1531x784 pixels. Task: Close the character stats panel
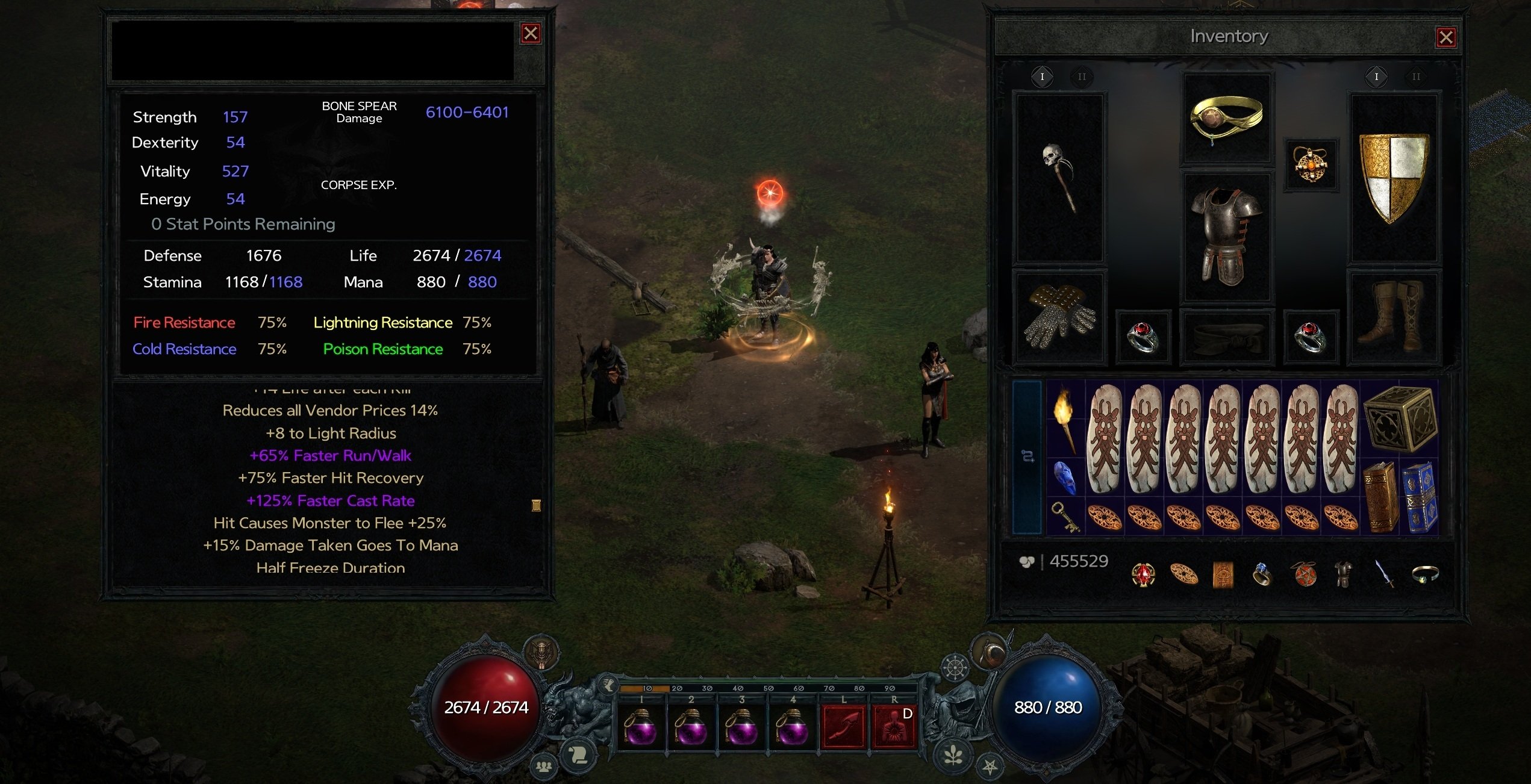tap(531, 33)
